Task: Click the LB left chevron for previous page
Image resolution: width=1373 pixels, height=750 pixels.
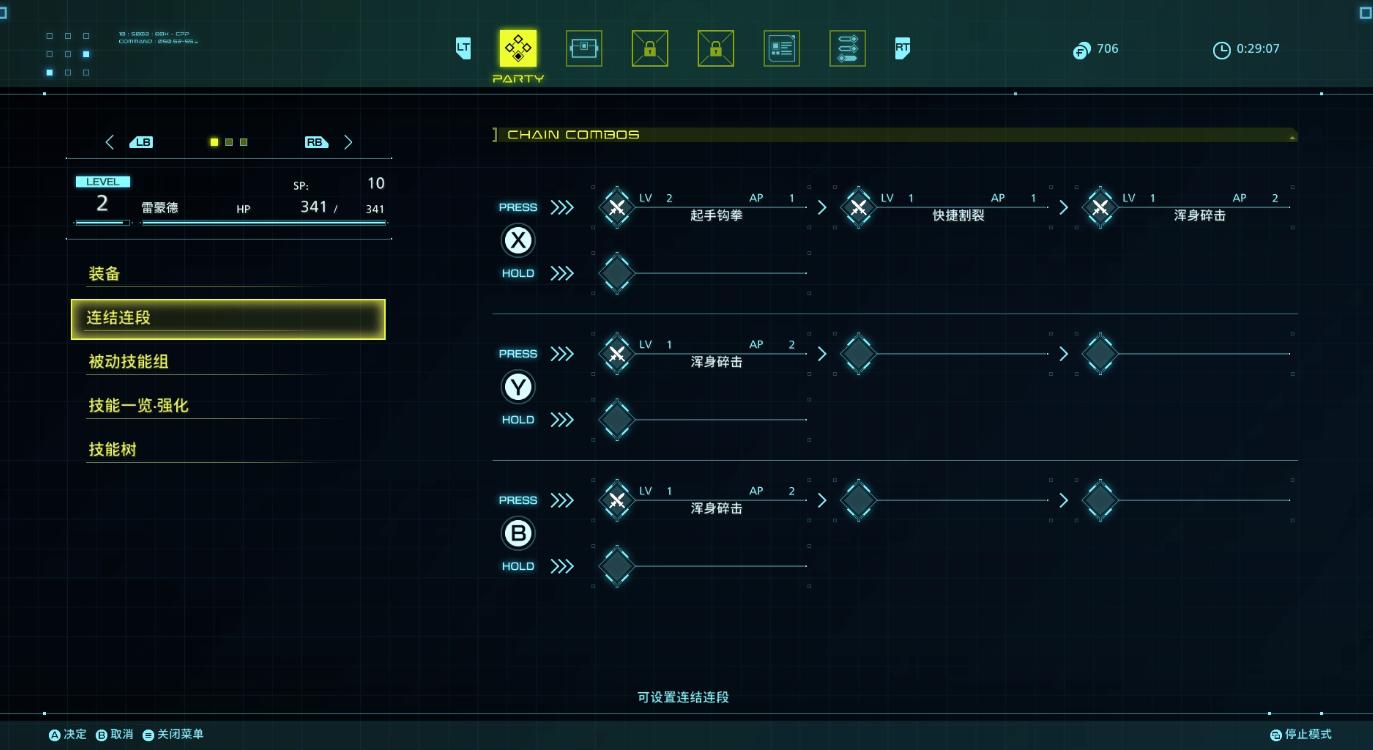Action: (x=110, y=142)
